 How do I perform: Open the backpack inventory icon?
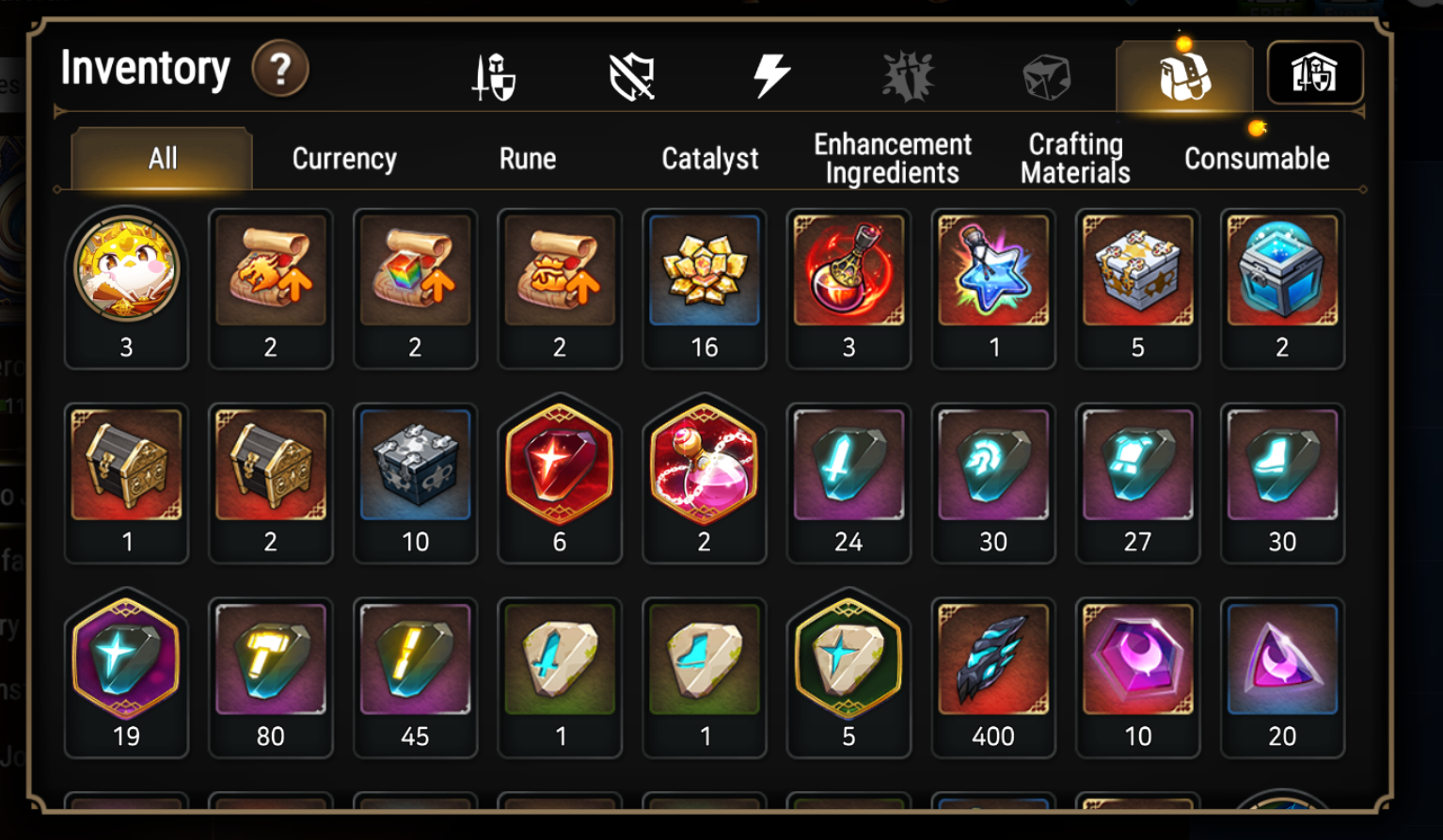(x=1183, y=75)
